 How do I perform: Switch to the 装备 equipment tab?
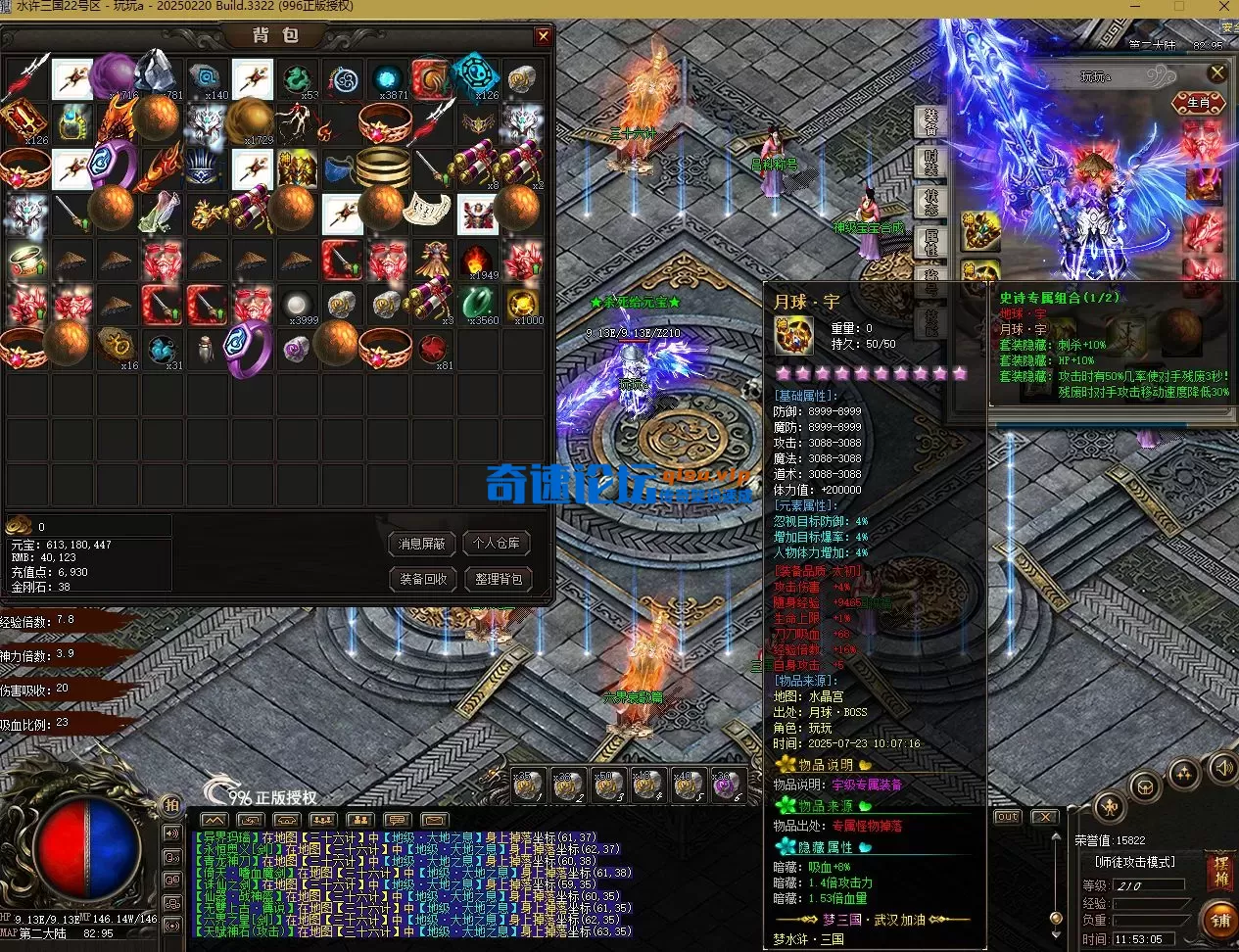point(929,120)
